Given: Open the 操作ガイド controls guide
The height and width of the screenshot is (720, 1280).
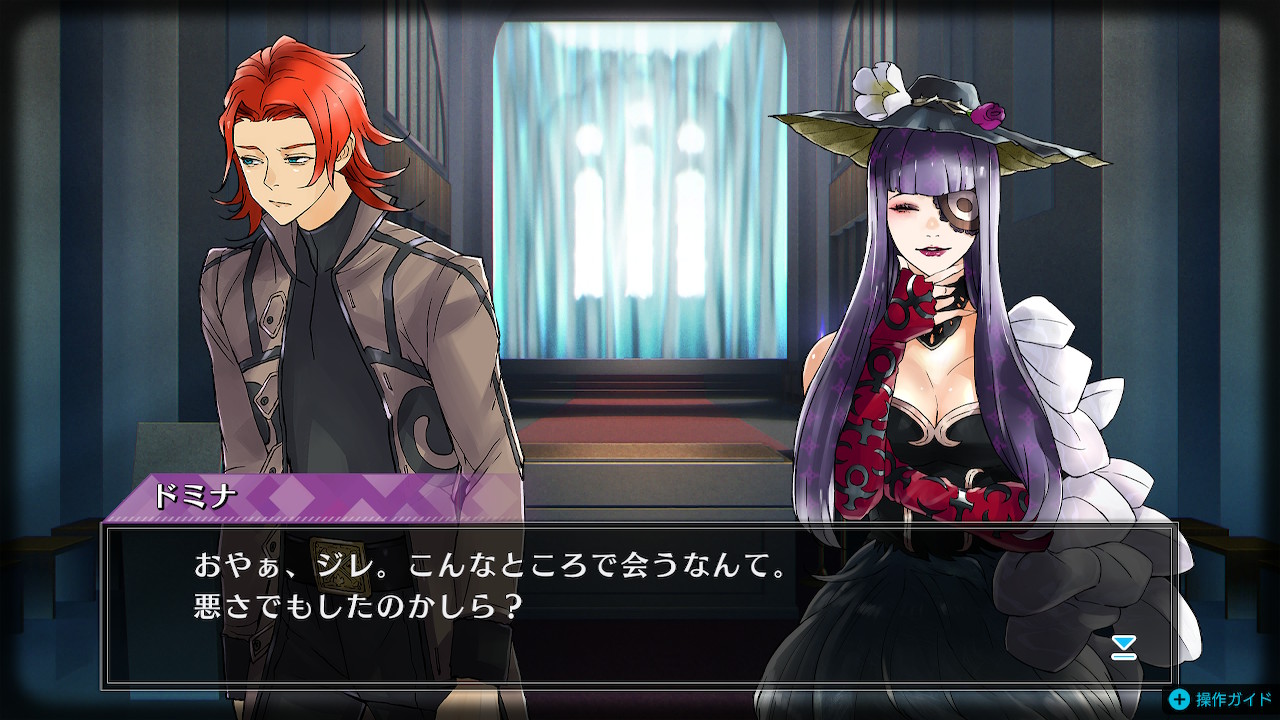Looking at the screenshot, I should 1222,700.
